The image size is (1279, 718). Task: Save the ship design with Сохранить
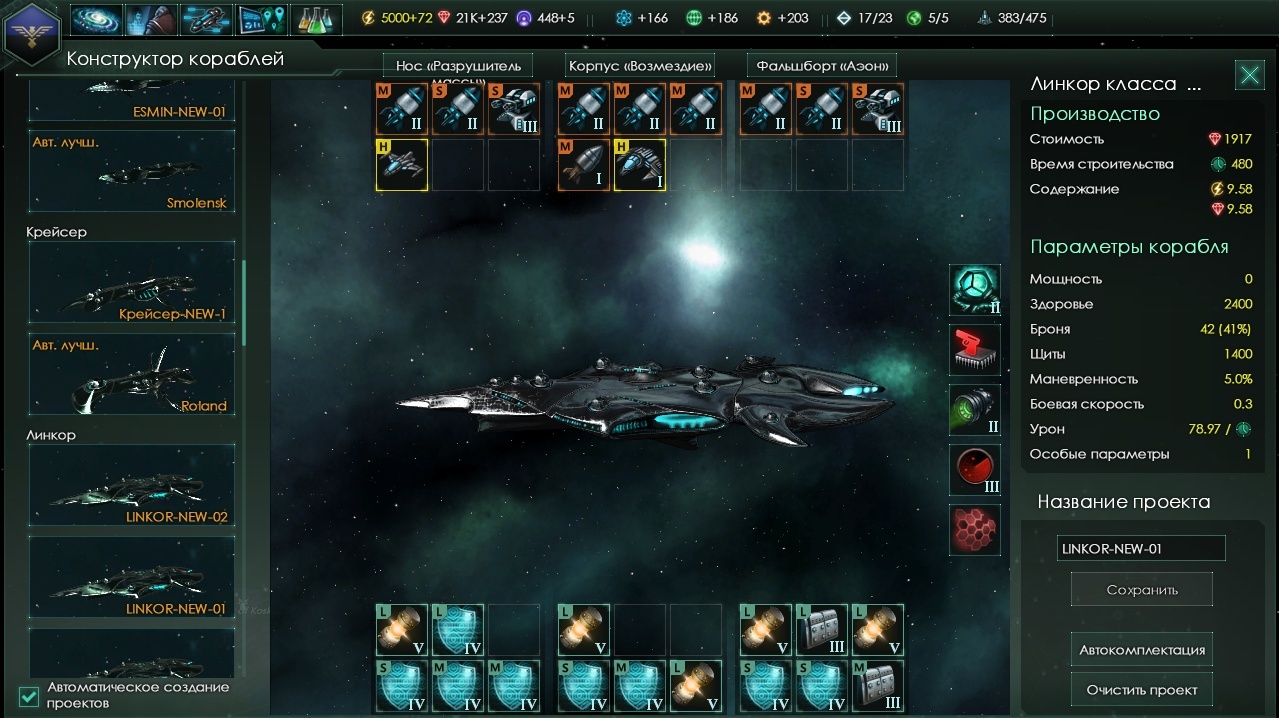(1141, 590)
